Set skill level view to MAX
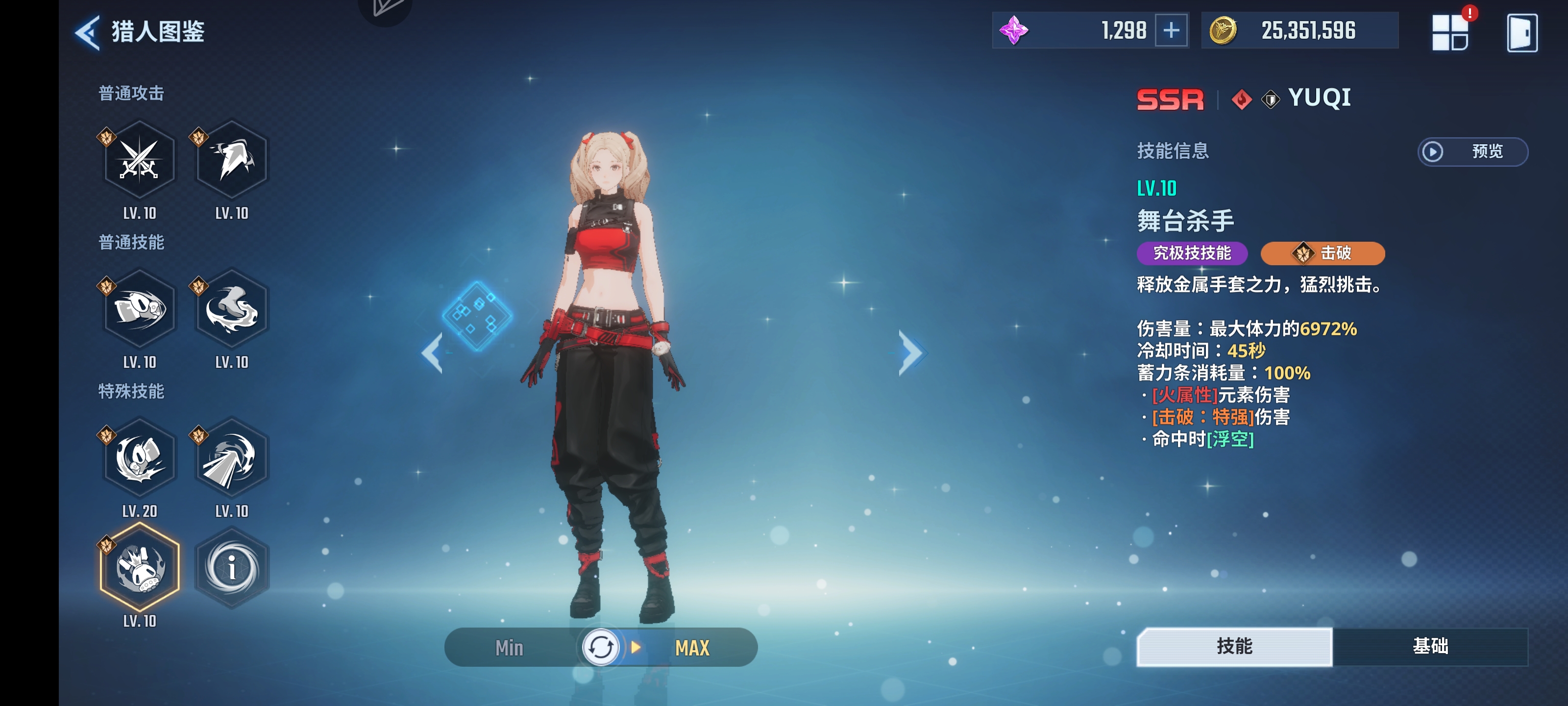Image resolution: width=1568 pixels, height=706 pixels. tap(692, 648)
